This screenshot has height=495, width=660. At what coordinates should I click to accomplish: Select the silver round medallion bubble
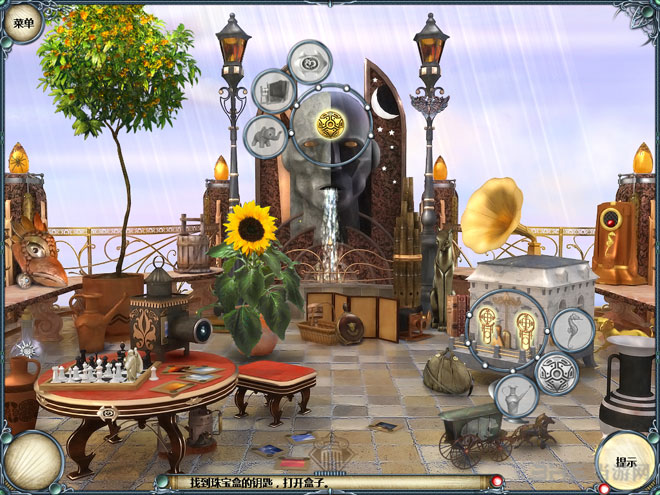(556, 373)
